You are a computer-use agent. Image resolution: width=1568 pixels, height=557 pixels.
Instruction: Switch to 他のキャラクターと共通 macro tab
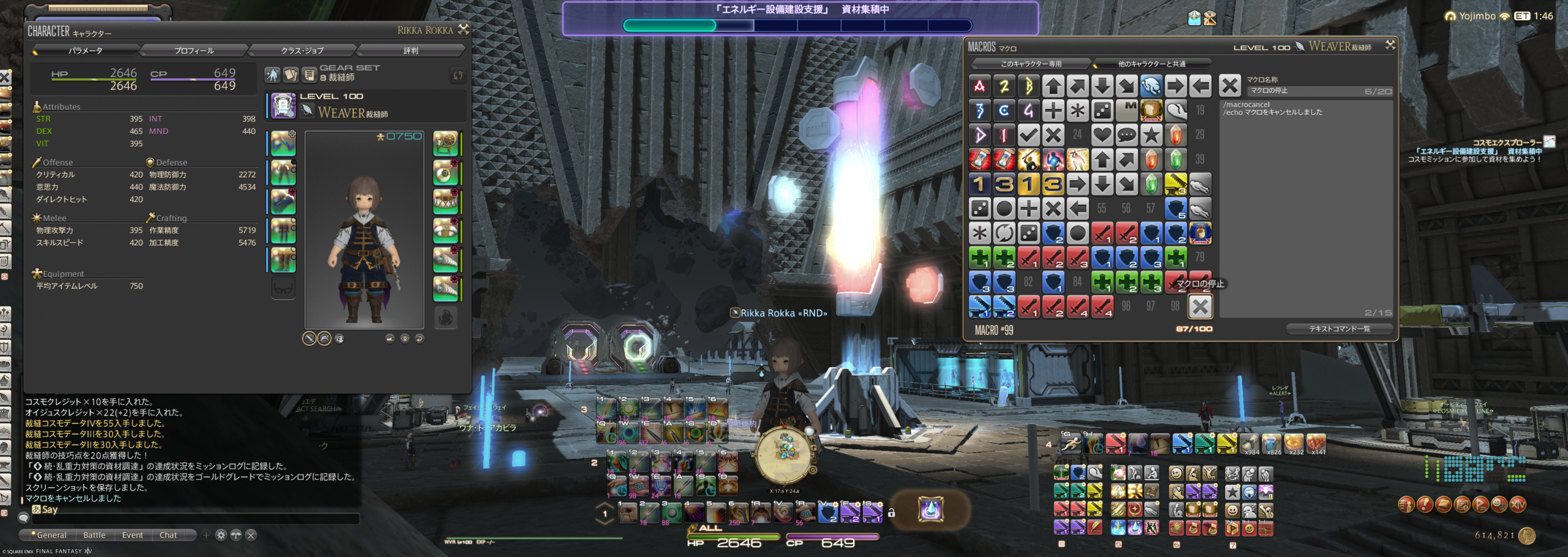coord(1151,64)
